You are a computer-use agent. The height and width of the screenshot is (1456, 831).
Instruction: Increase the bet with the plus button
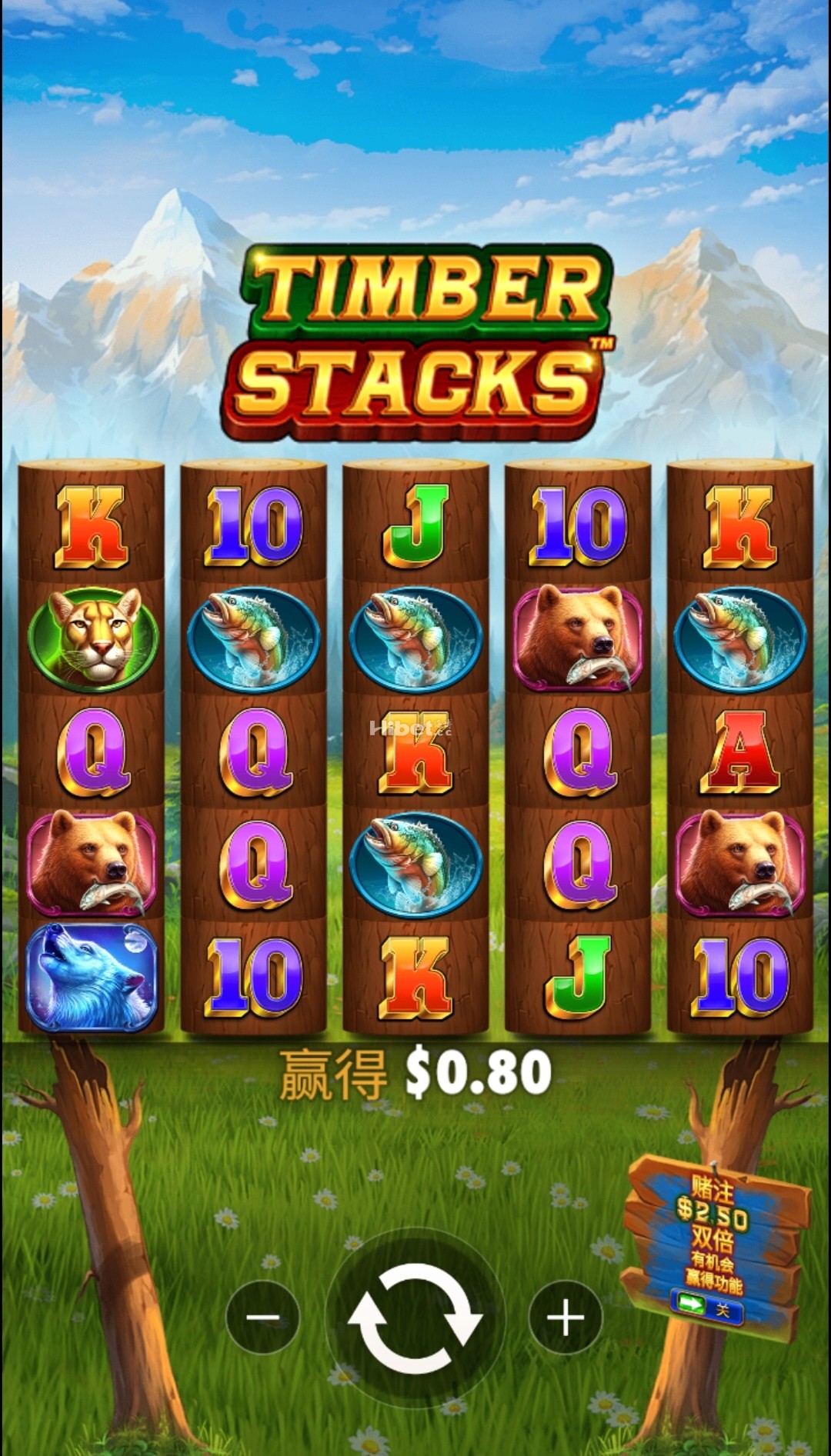566,1318
